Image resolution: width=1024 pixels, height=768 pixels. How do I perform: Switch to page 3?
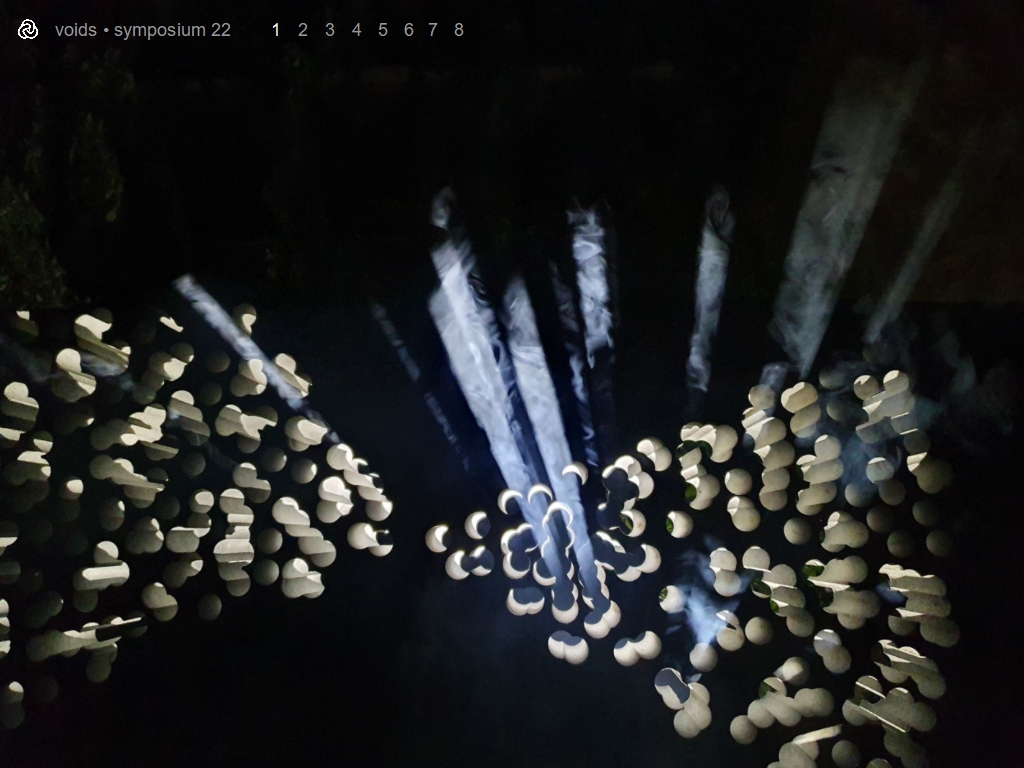tap(330, 30)
